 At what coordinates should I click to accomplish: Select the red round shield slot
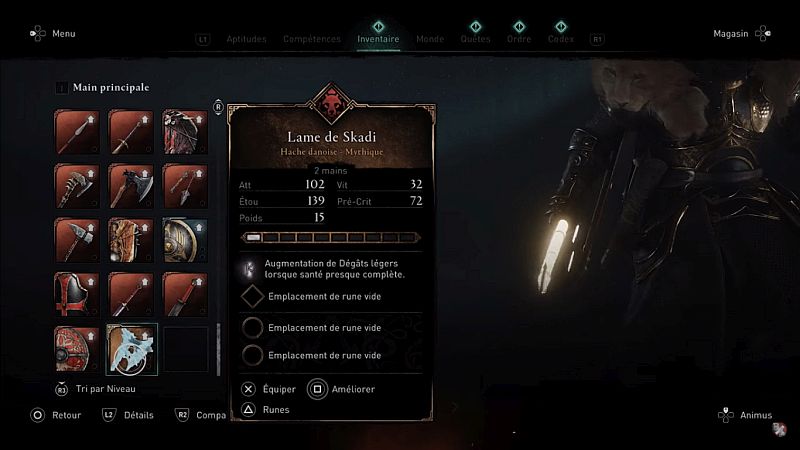[x=78, y=348]
